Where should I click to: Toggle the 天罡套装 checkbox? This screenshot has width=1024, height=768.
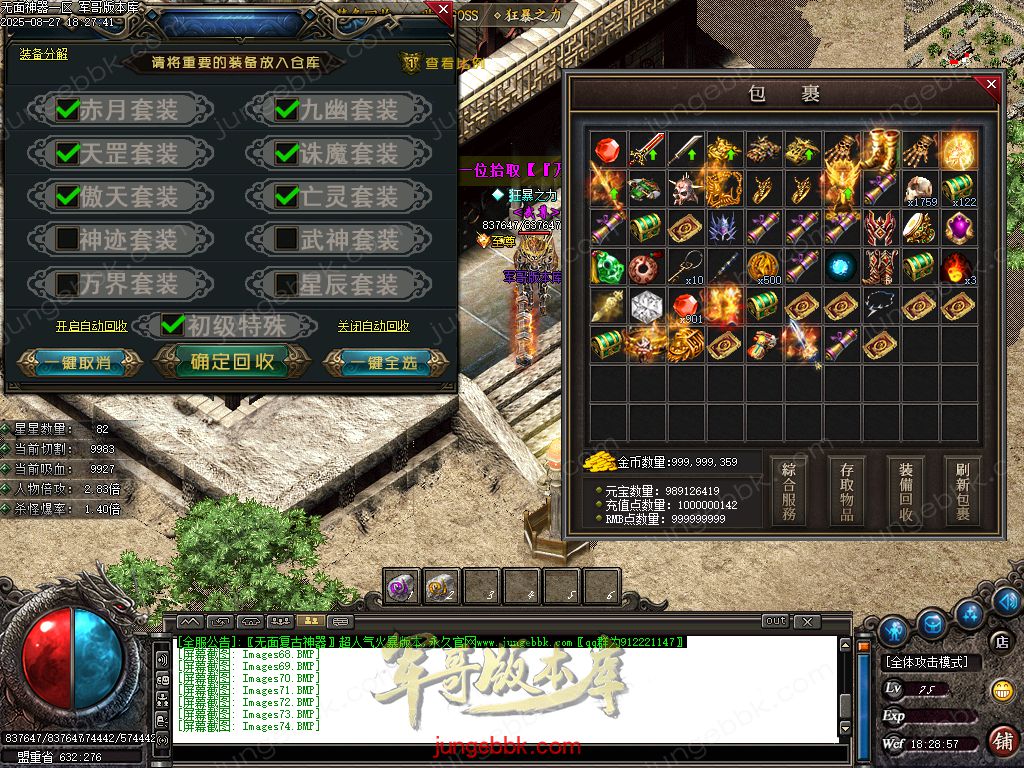point(68,153)
